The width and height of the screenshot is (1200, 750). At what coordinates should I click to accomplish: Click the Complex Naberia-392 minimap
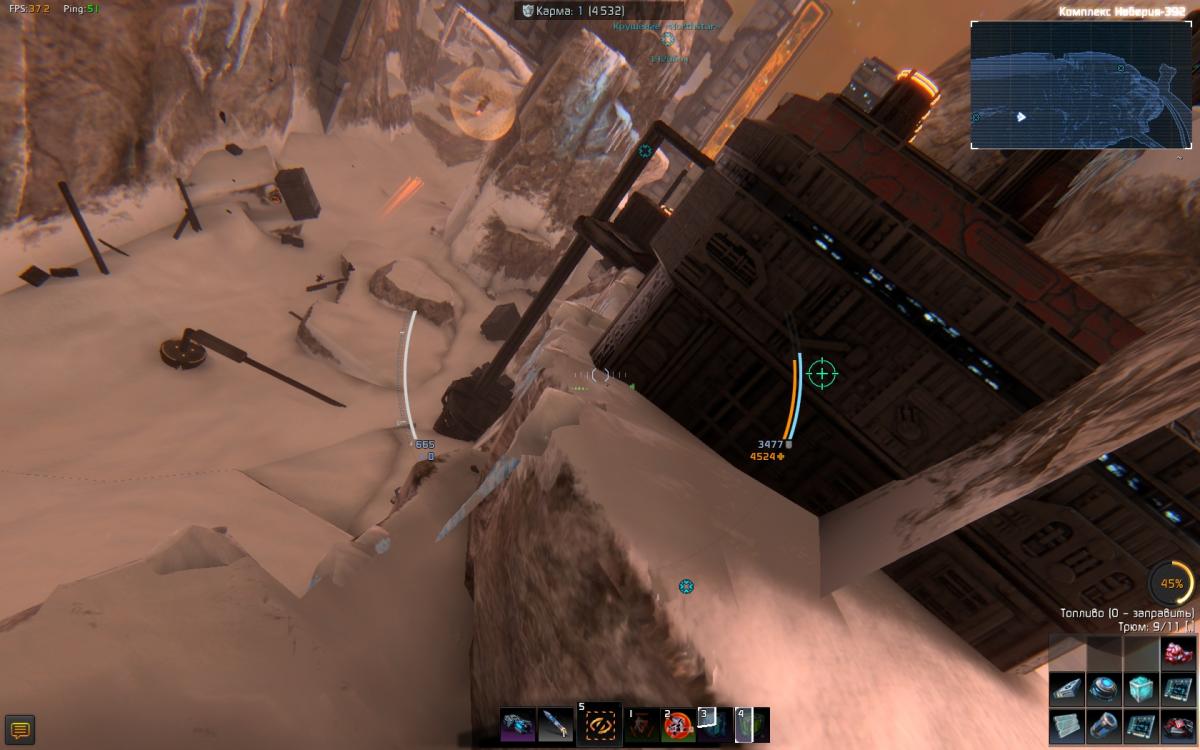tap(1081, 85)
